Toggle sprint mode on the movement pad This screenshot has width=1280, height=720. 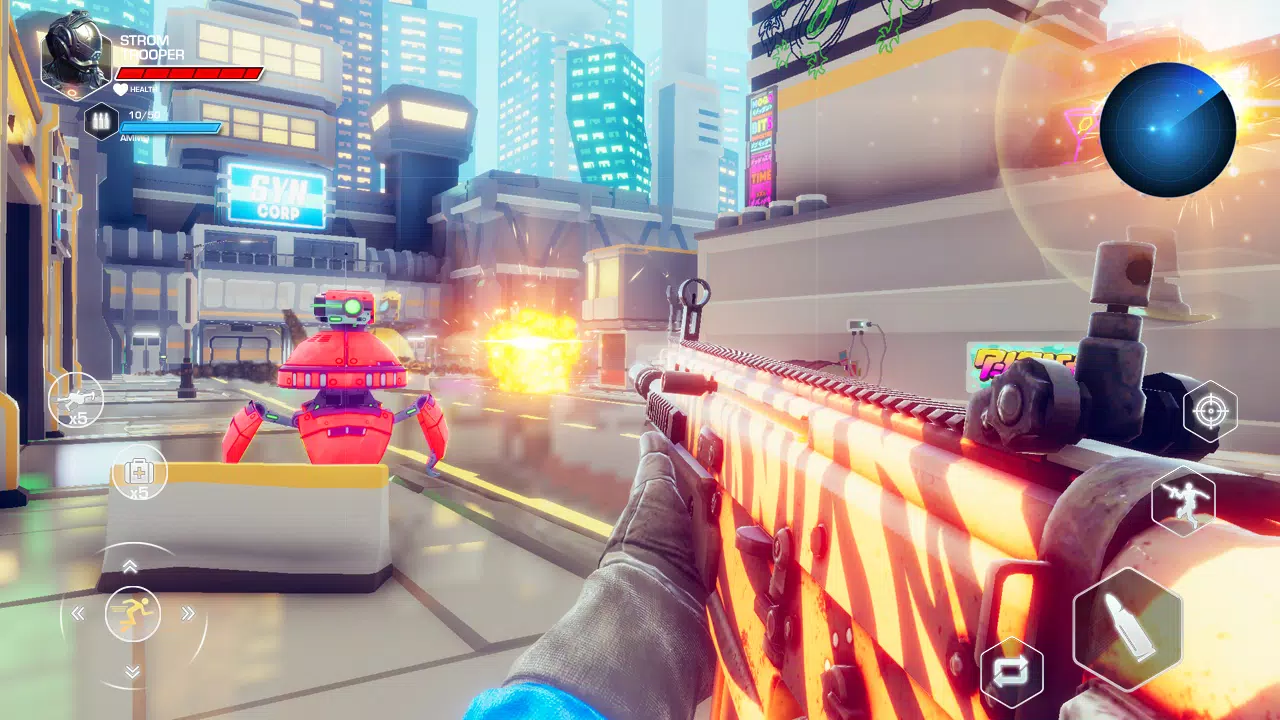(x=132, y=616)
